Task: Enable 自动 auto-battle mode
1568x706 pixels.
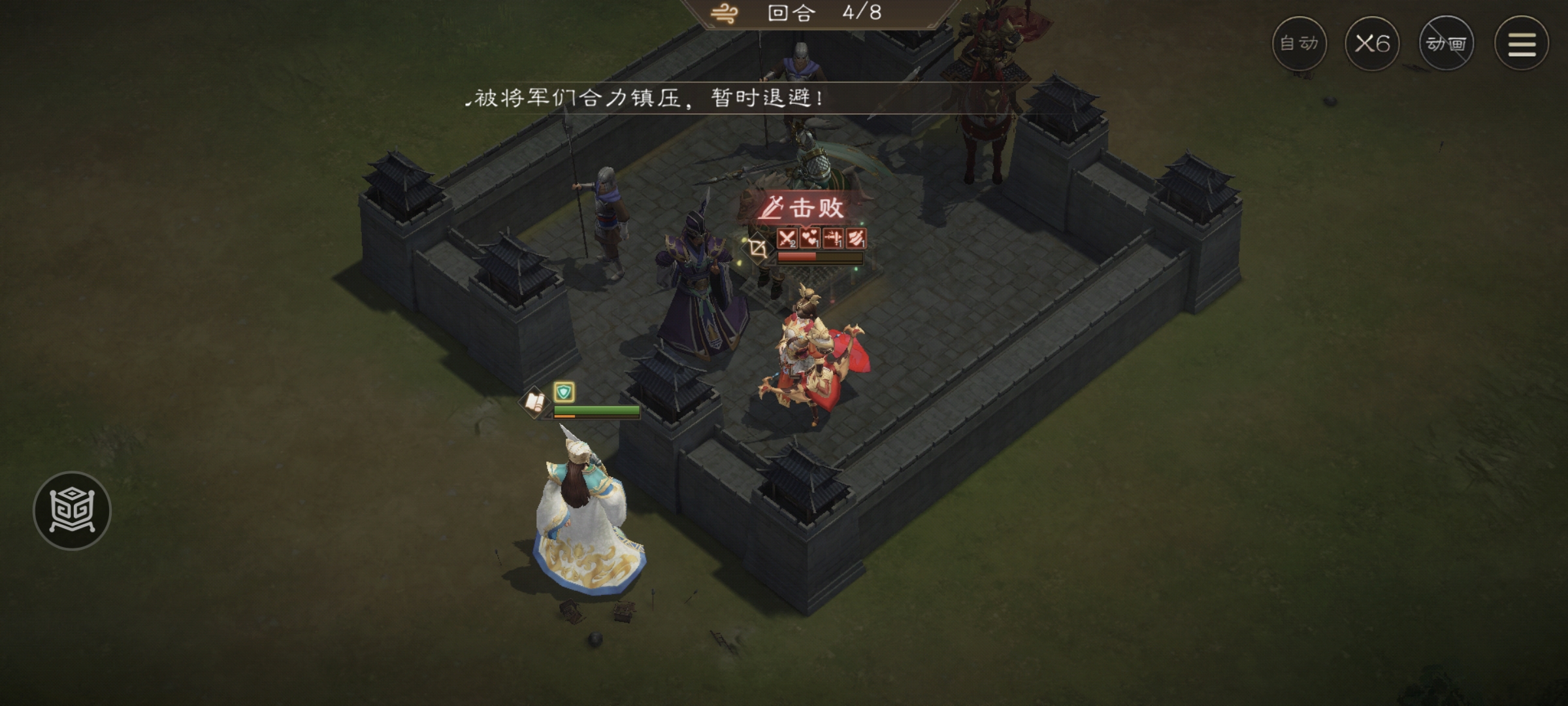Action: point(1300,44)
